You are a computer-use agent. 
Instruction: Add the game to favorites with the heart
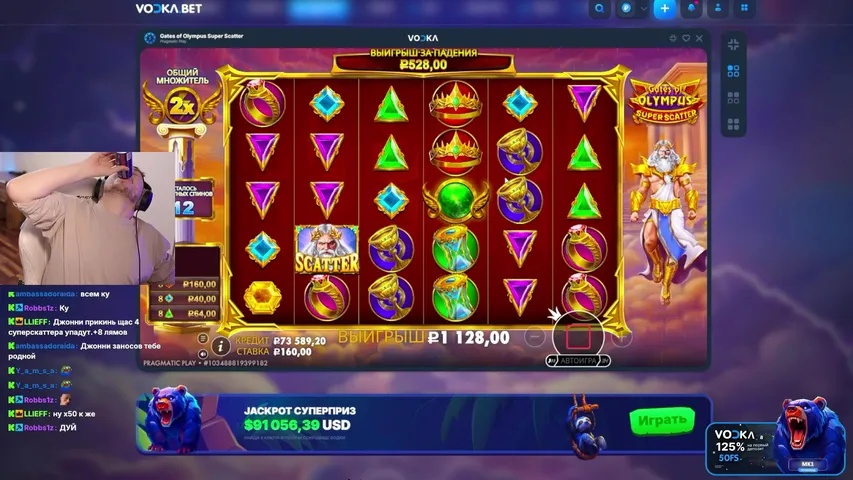(685, 39)
